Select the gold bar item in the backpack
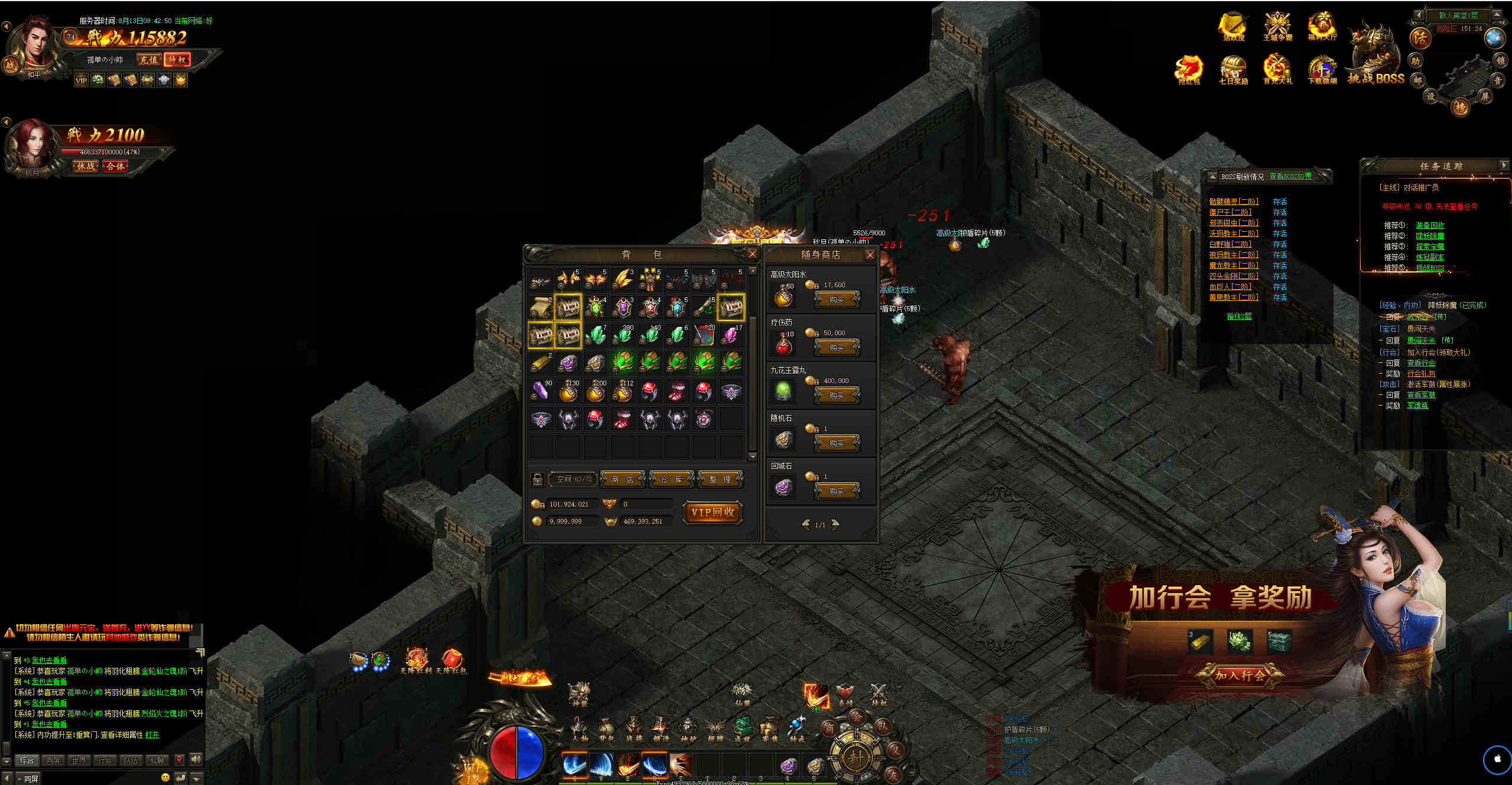The height and width of the screenshot is (785, 1512). (540, 362)
